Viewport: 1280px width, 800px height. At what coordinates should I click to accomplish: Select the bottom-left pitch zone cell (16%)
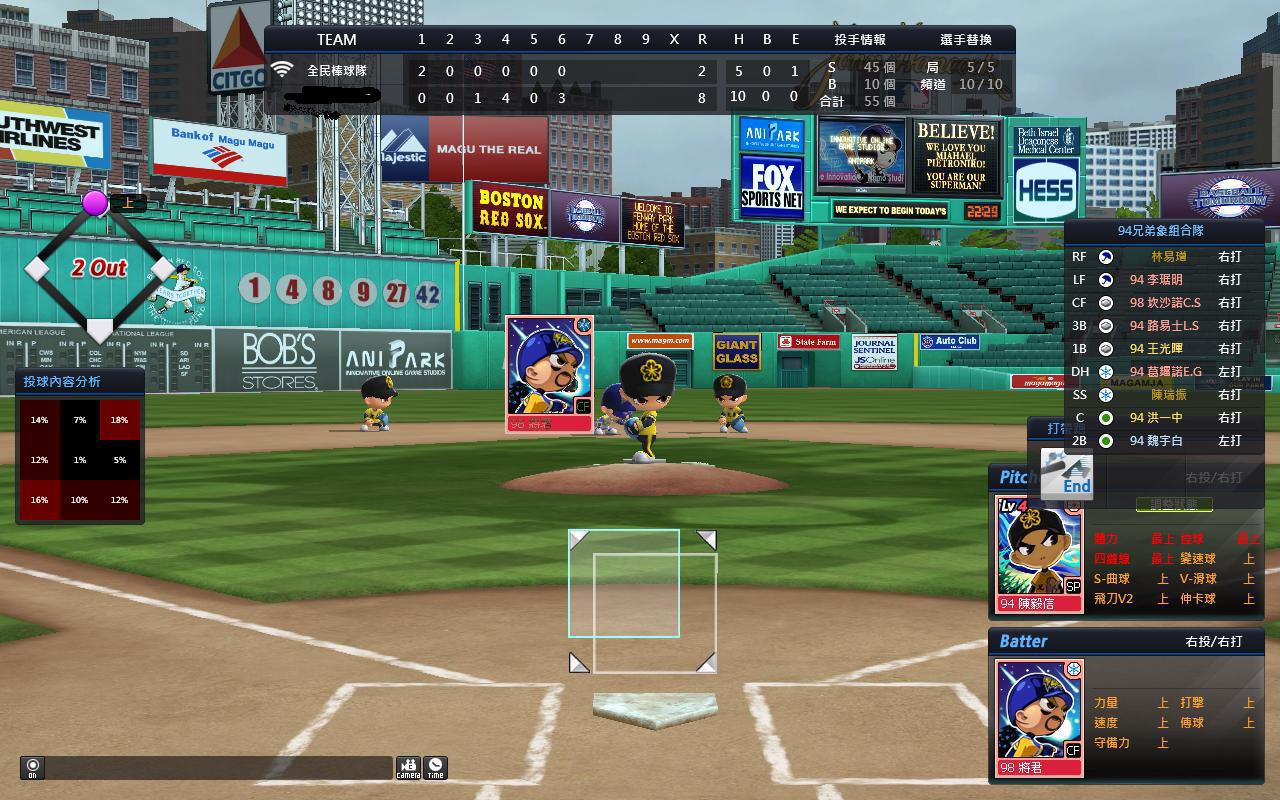click(39, 500)
